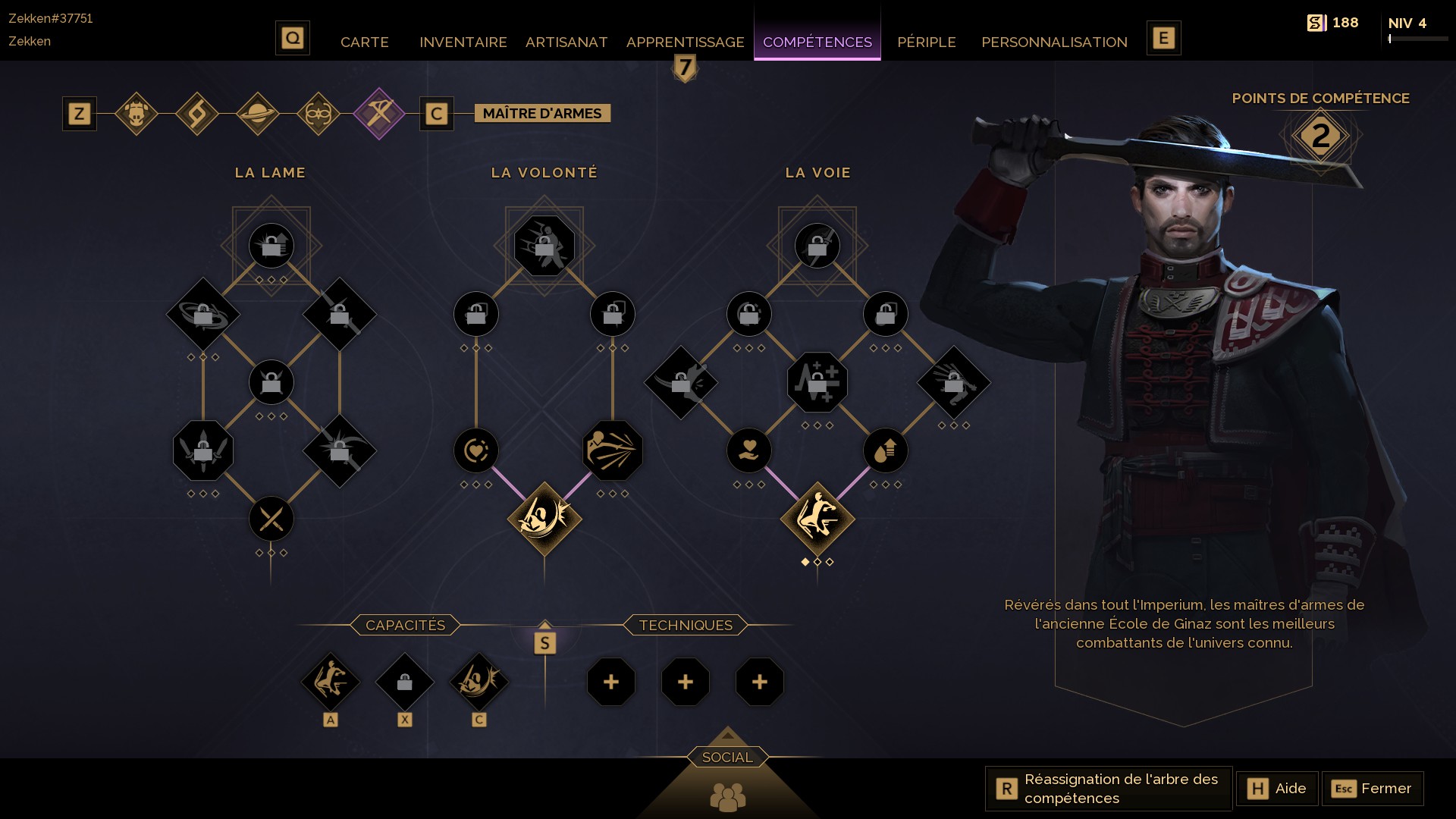
Task: Select the Maître d'armes crossed-weapons class icon
Action: pyautogui.click(x=378, y=113)
